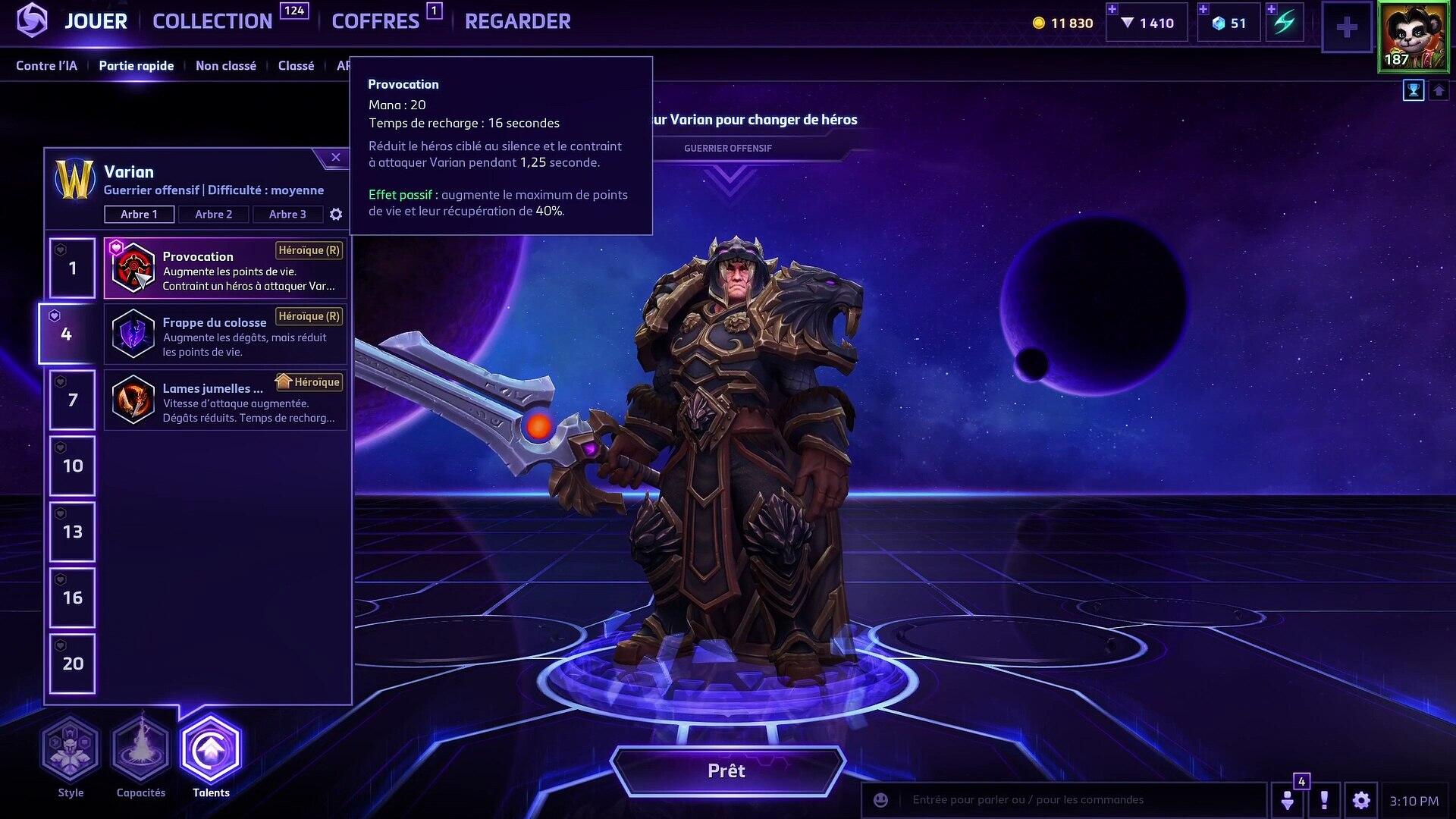
Task: Close the Varian talent panel
Action: click(335, 158)
